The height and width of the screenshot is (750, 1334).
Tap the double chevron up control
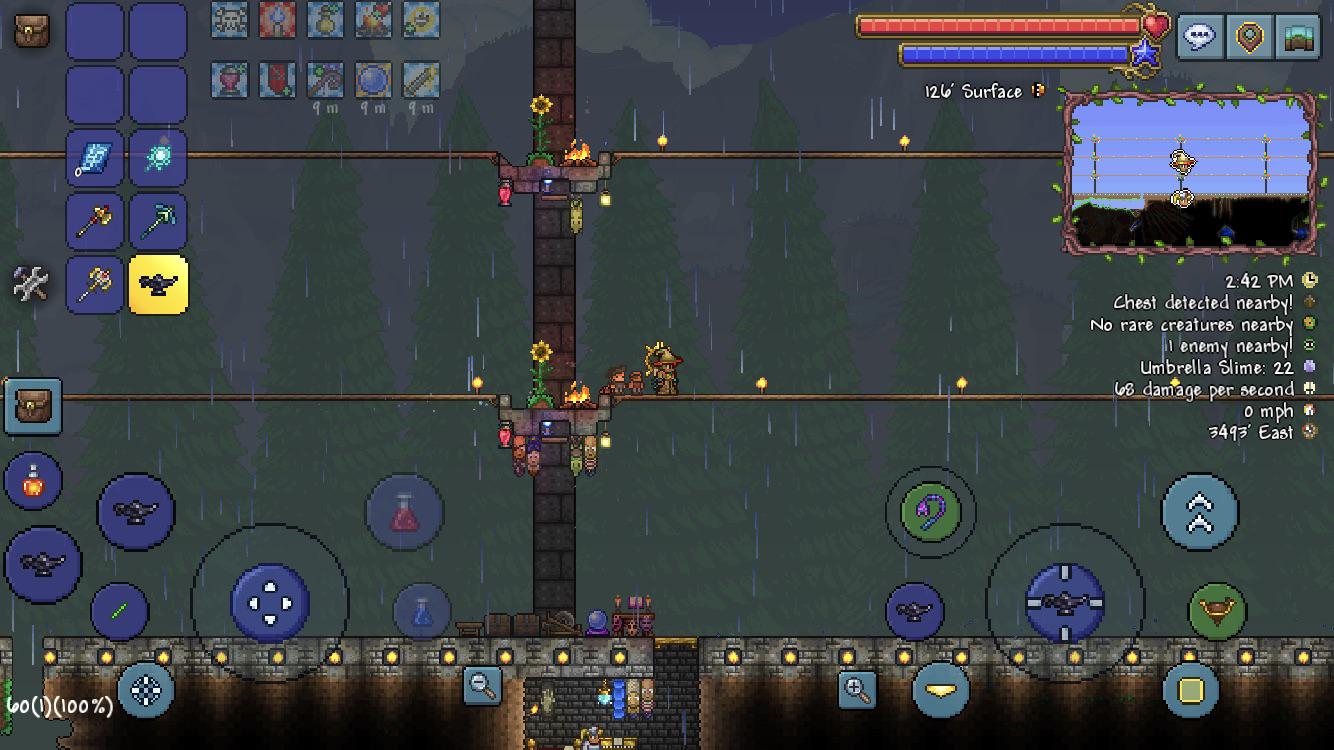tap(1201, 510)
